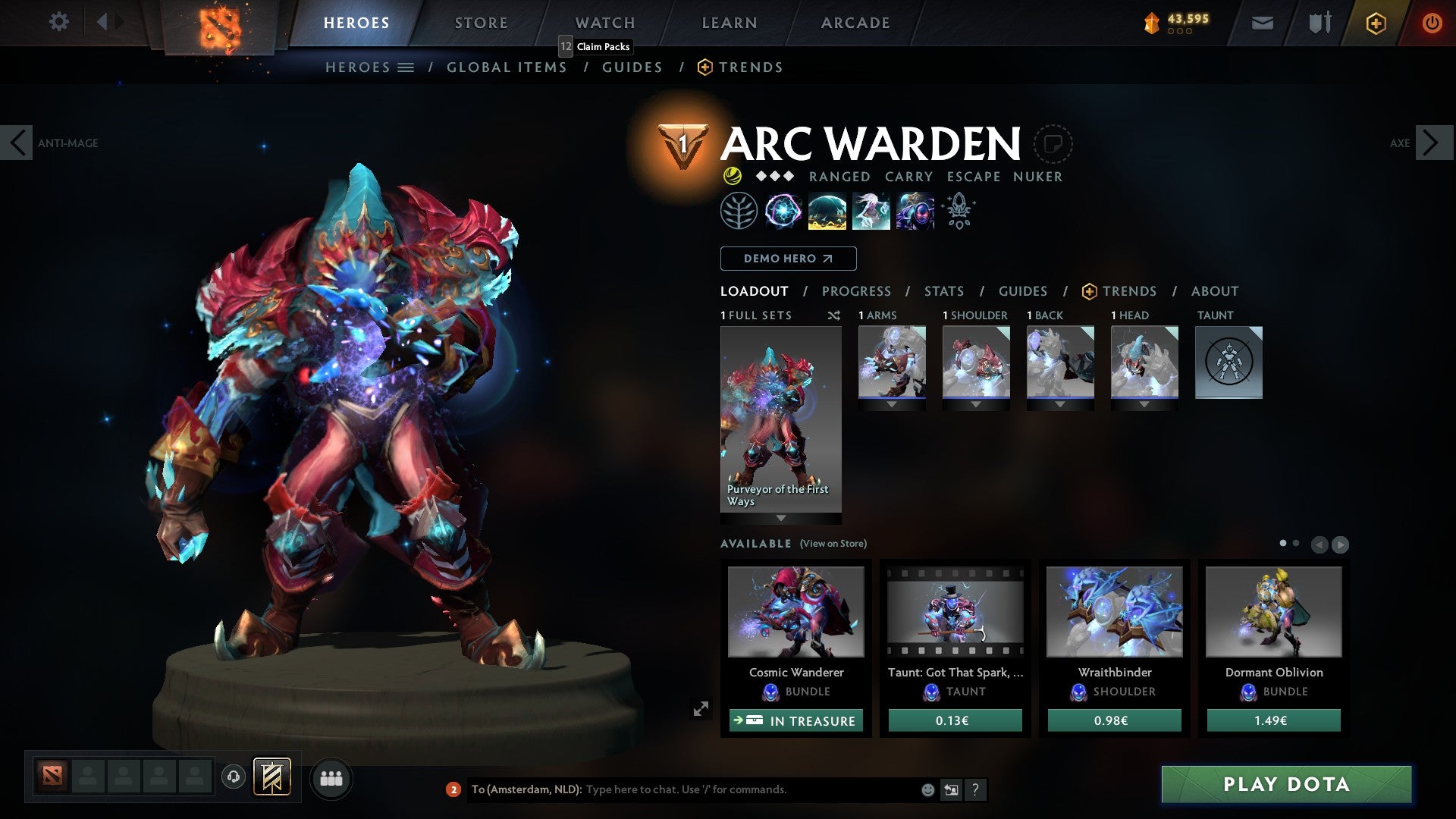Image resolution: width=1456 pixels, height=819 pixels.
Task: Open the settings gear menu
Action: pos(58,22)
